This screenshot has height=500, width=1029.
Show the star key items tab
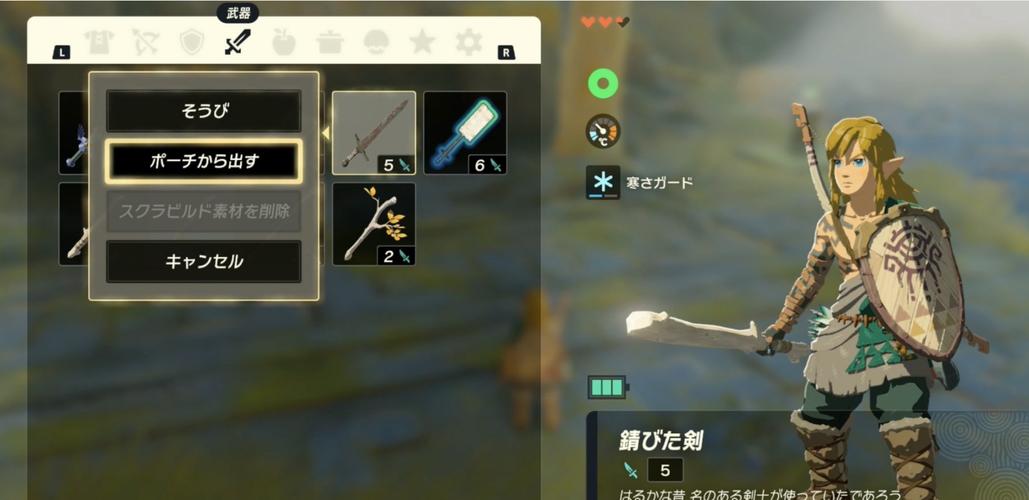point(422,42)
